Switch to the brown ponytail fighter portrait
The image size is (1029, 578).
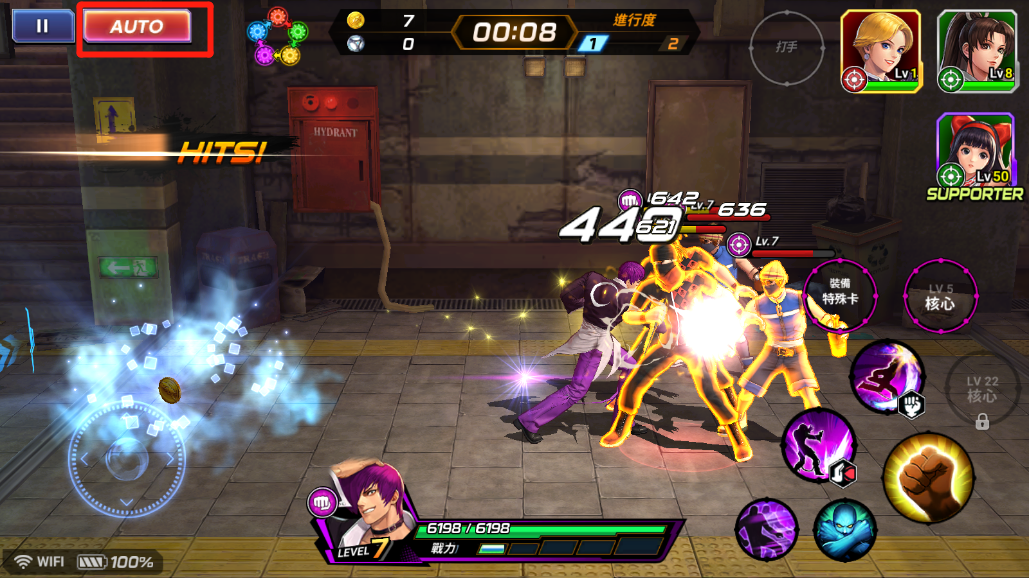point(976,52)
